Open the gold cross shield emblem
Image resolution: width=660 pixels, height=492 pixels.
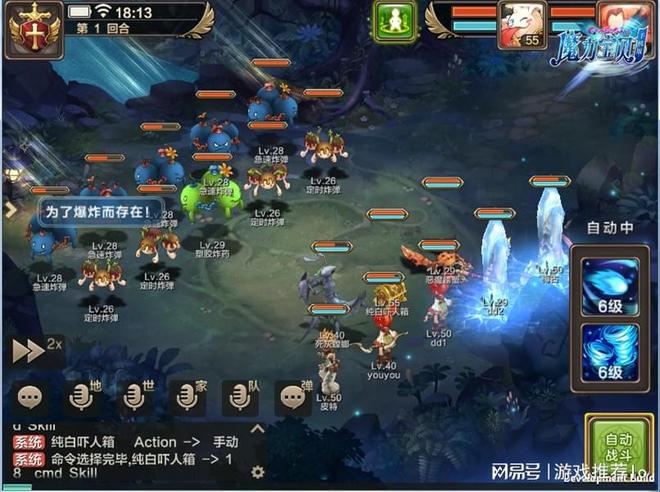click(32, 28)
